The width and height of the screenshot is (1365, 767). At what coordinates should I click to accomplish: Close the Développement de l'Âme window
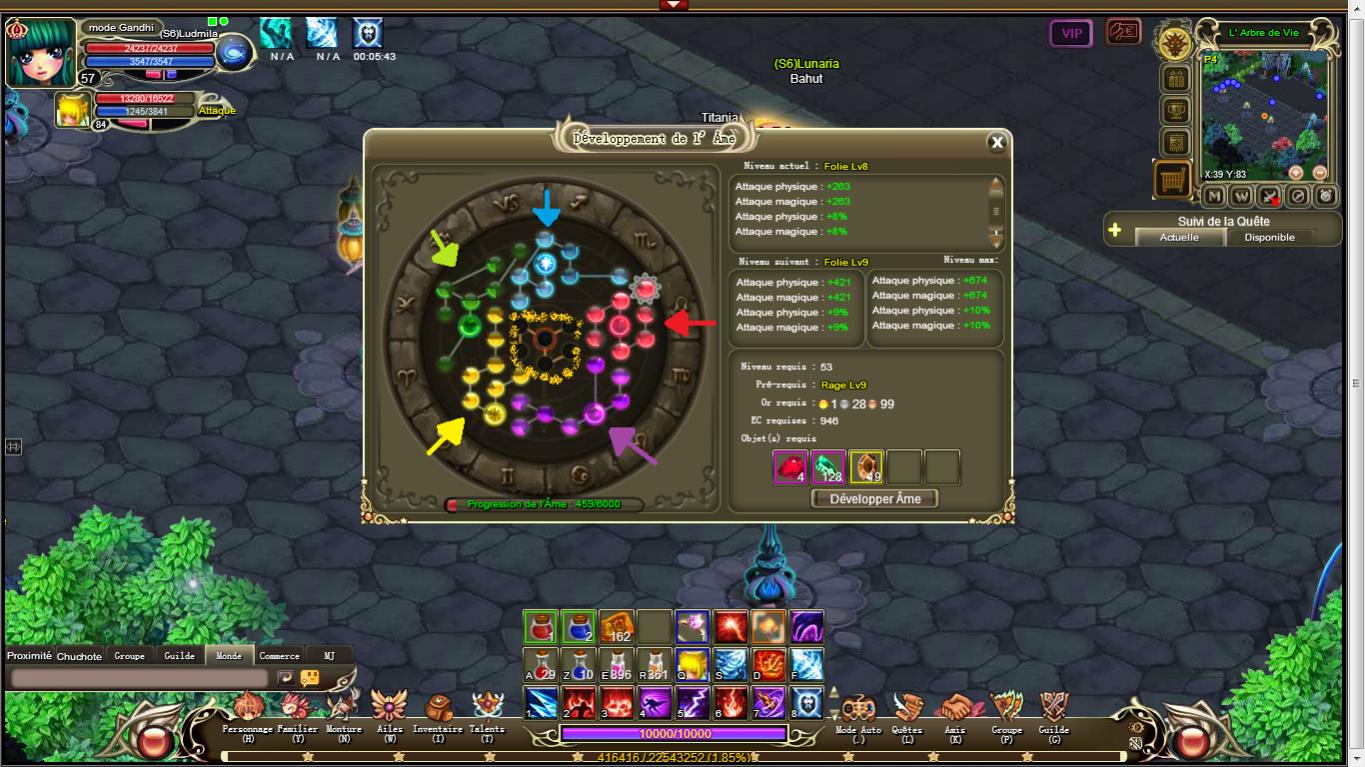[996, 142]
